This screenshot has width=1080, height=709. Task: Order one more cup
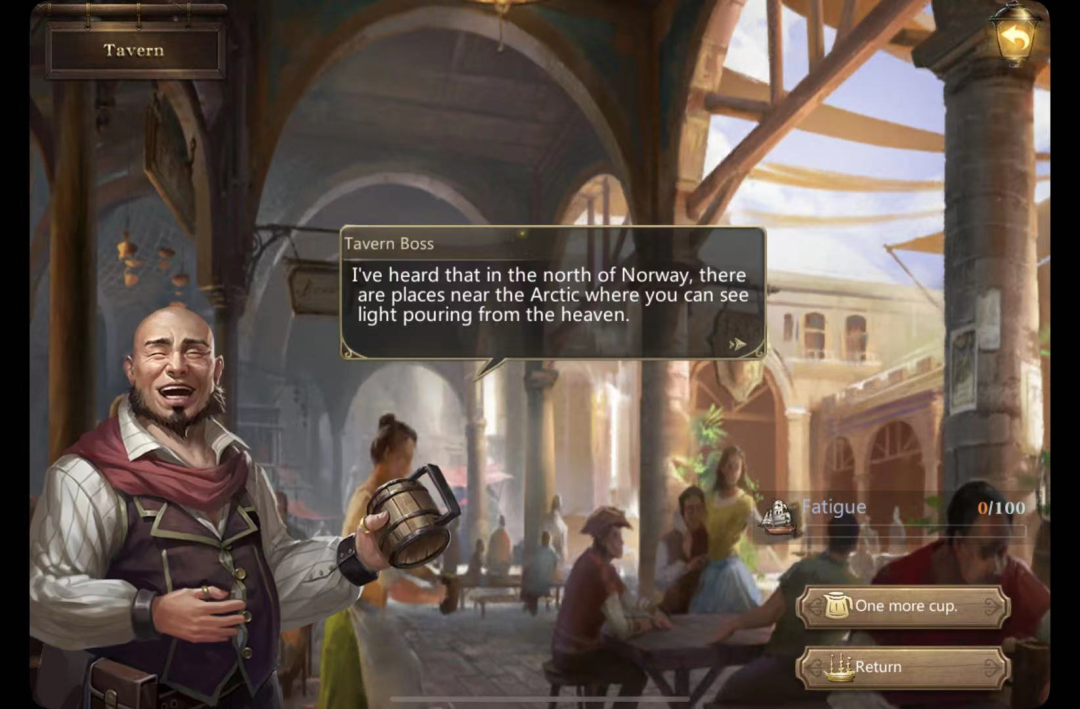click(903, 607)
